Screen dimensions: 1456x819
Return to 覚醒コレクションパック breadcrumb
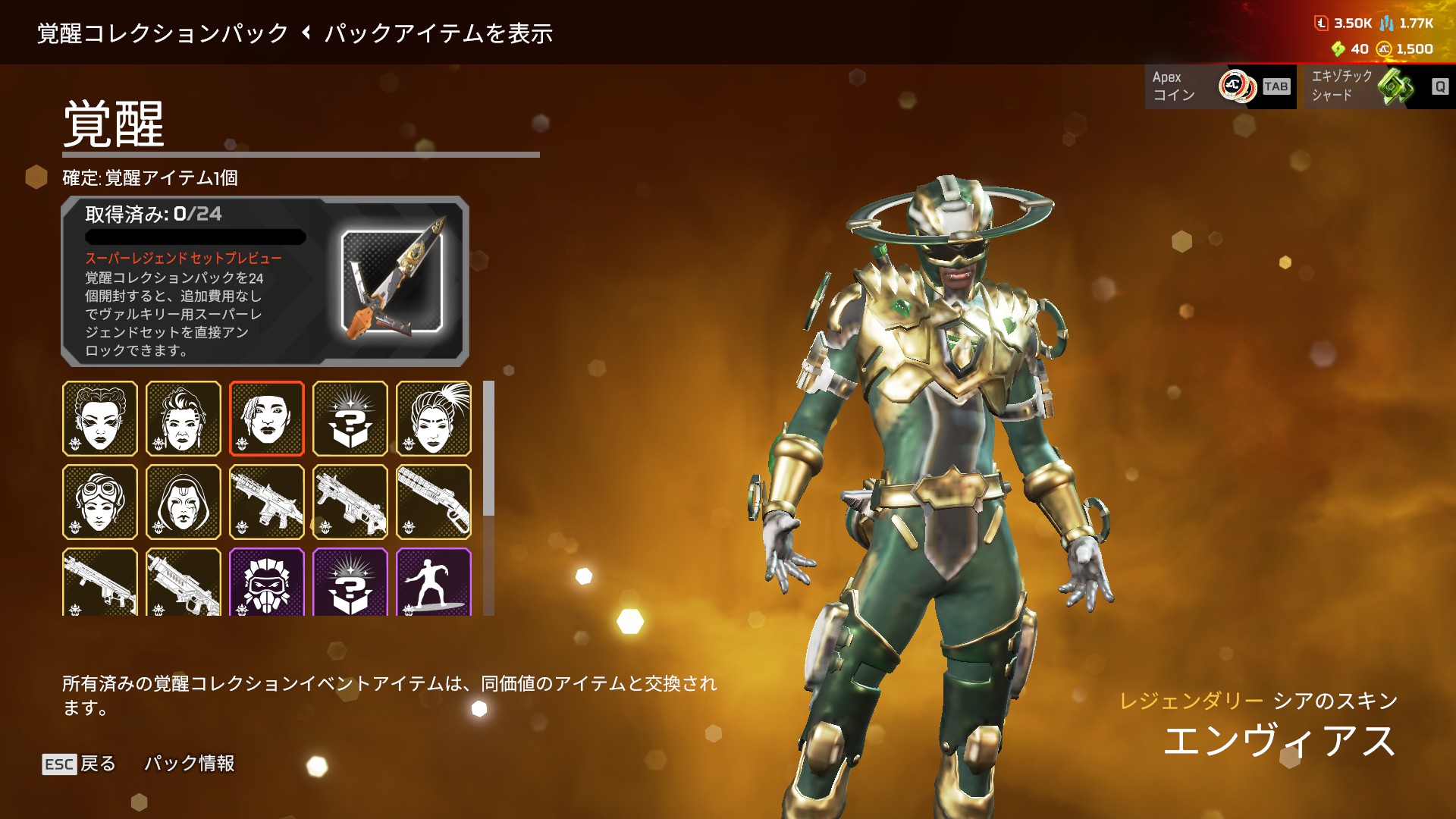pyautogui.click(x=163, y=33)
